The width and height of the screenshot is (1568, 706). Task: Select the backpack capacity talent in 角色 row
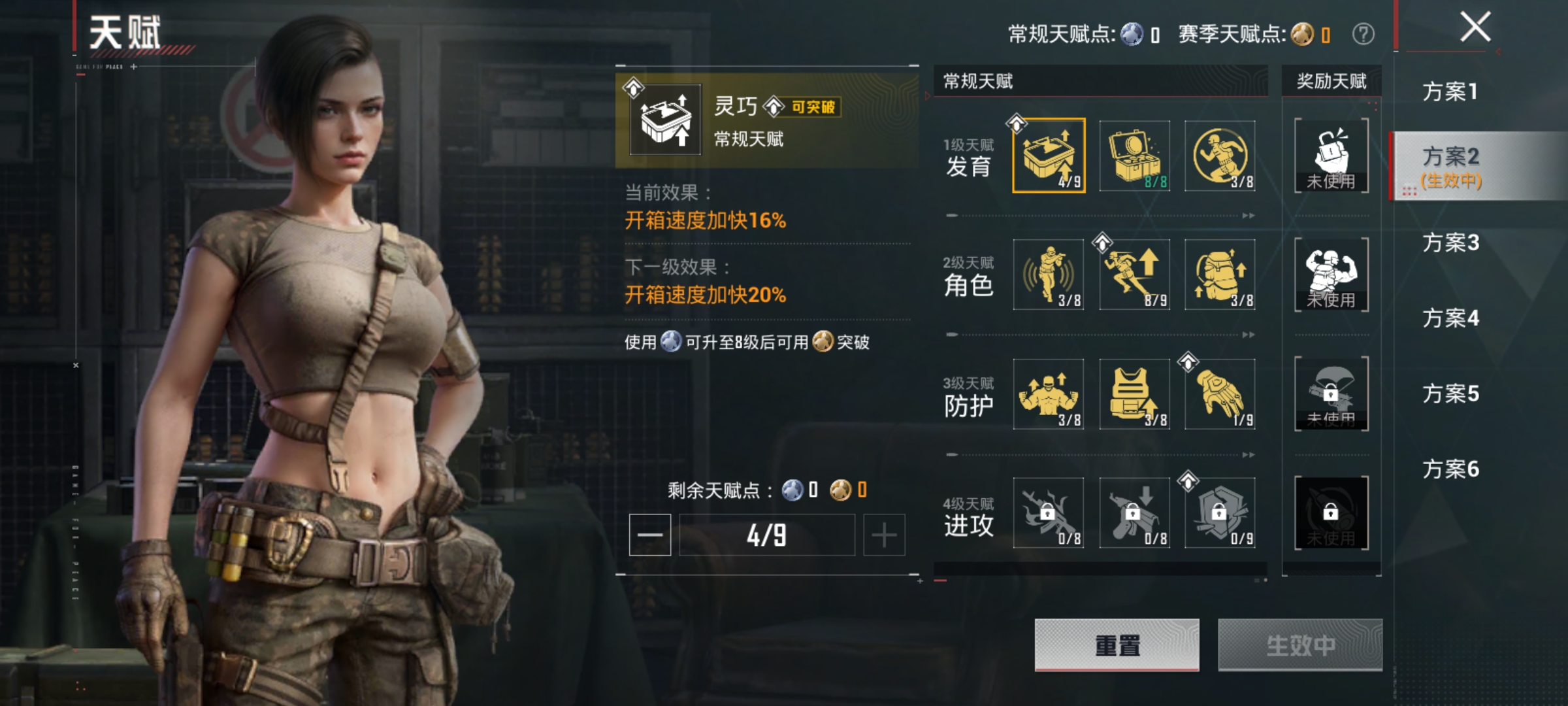click(x=1220, y=275)
